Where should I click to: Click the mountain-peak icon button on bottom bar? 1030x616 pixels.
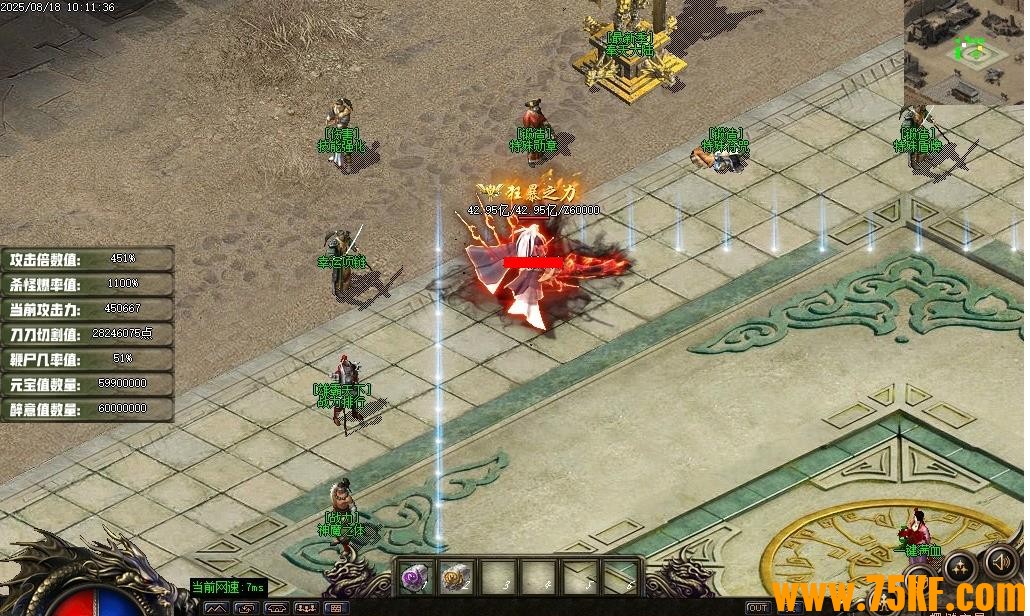[216, 608]
